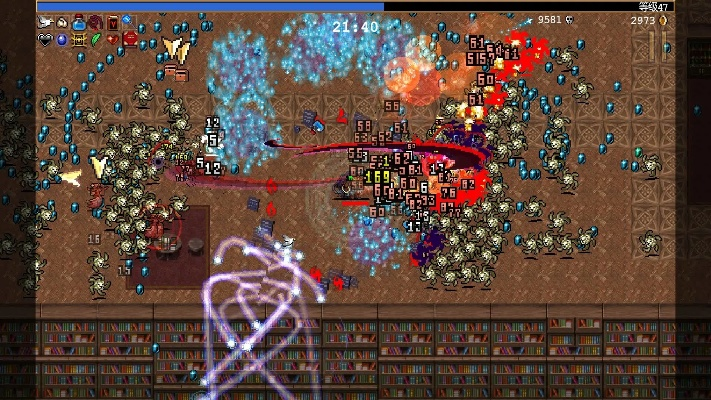The image size is (711, 400).
Task: Choose the red book with V icon
Action: point(112,22)
